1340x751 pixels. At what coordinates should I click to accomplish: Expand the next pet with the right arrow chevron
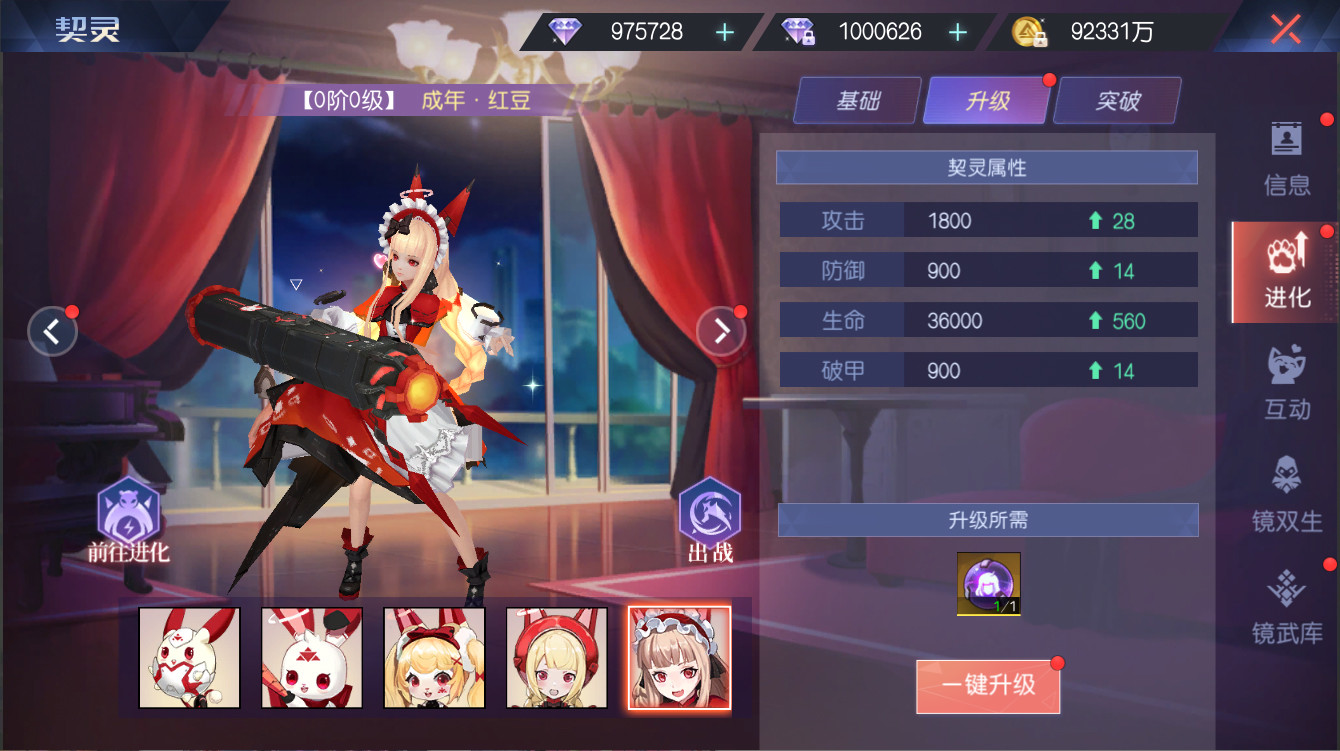point(721,331)
